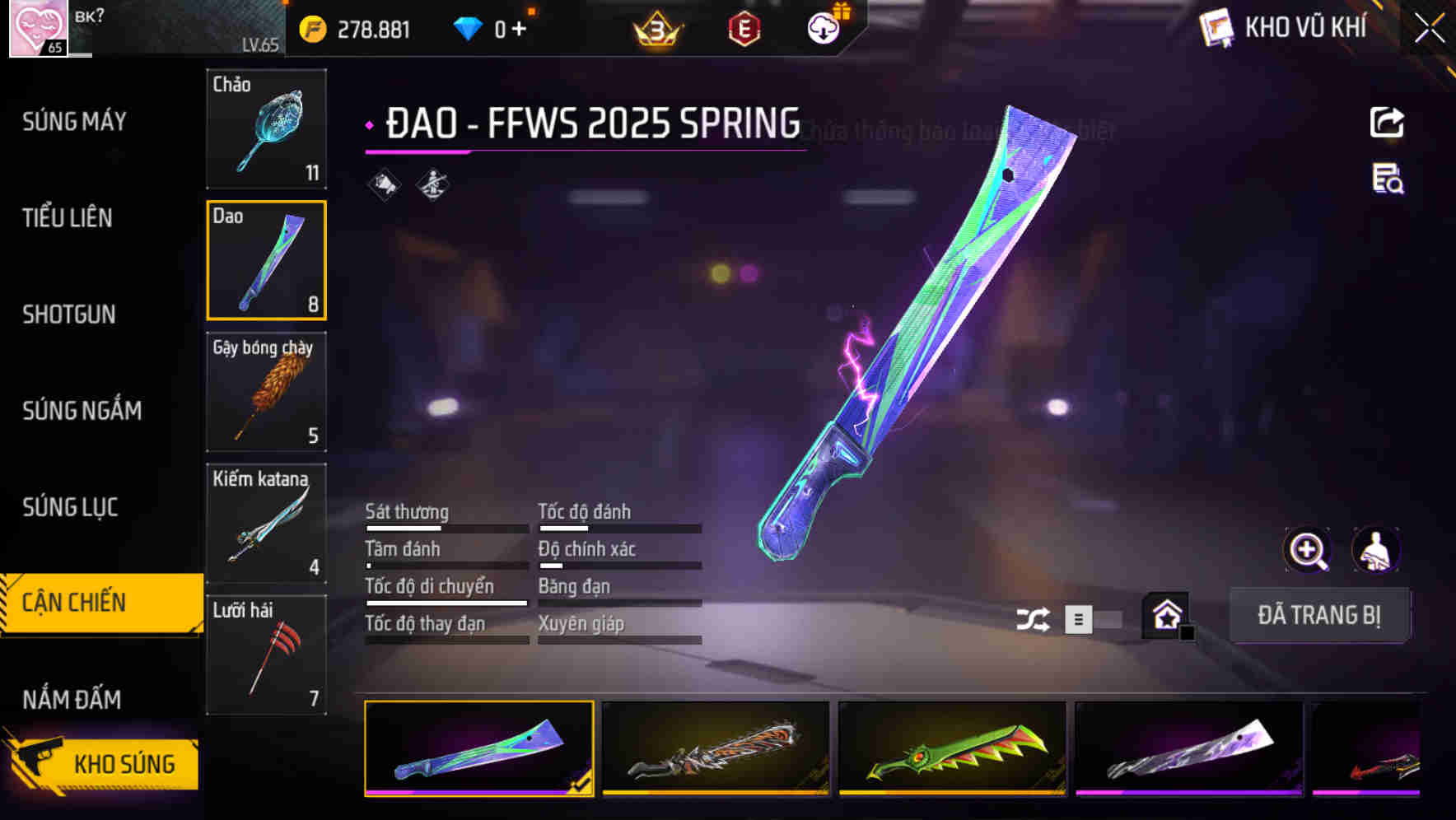Select the Kiếm katana weapon slot
This screenshot has width=1456, height=820.
coord(266,523)
